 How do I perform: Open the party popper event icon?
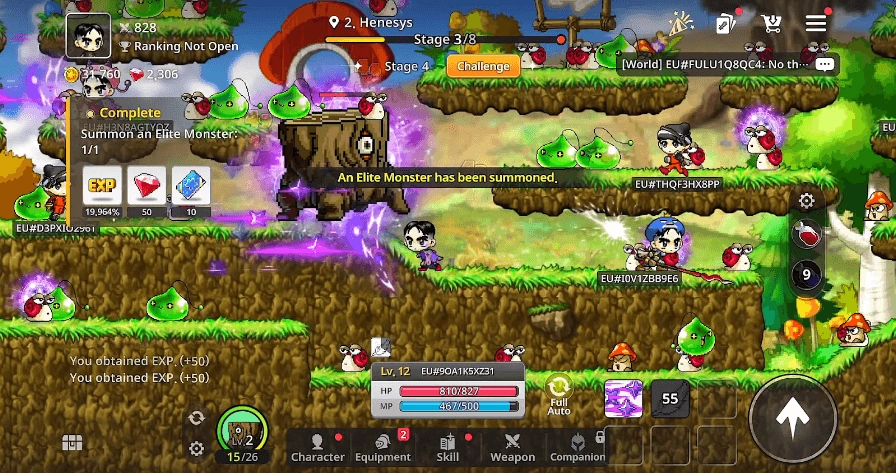[x=682, y=24]
